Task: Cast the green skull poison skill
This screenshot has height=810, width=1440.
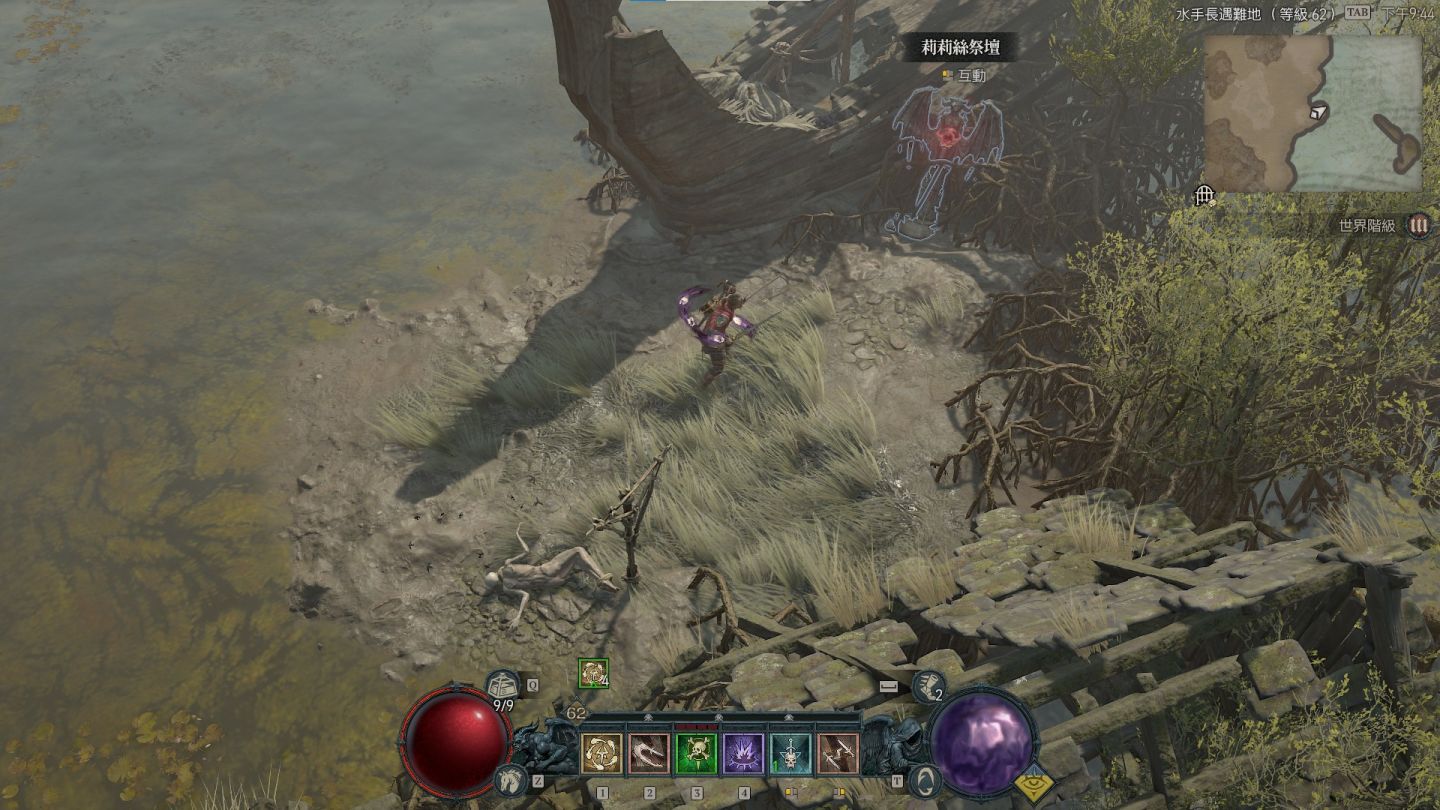Action: 696,754
